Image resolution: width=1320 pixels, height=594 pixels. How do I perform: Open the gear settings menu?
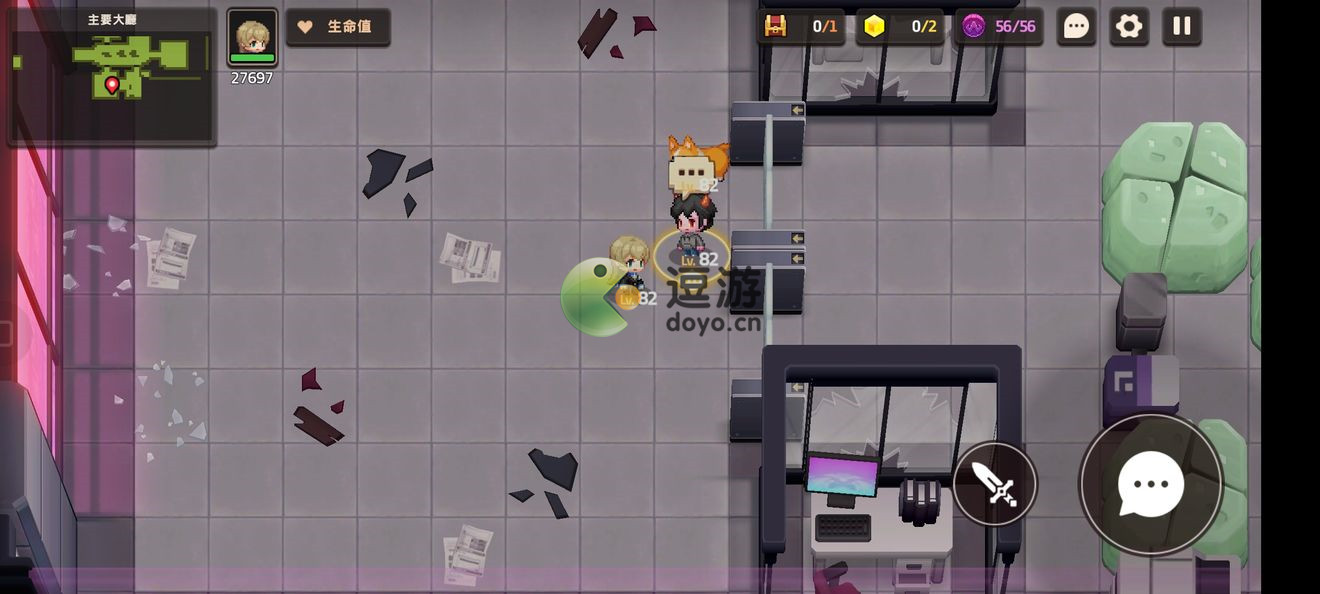[1129, 27]
